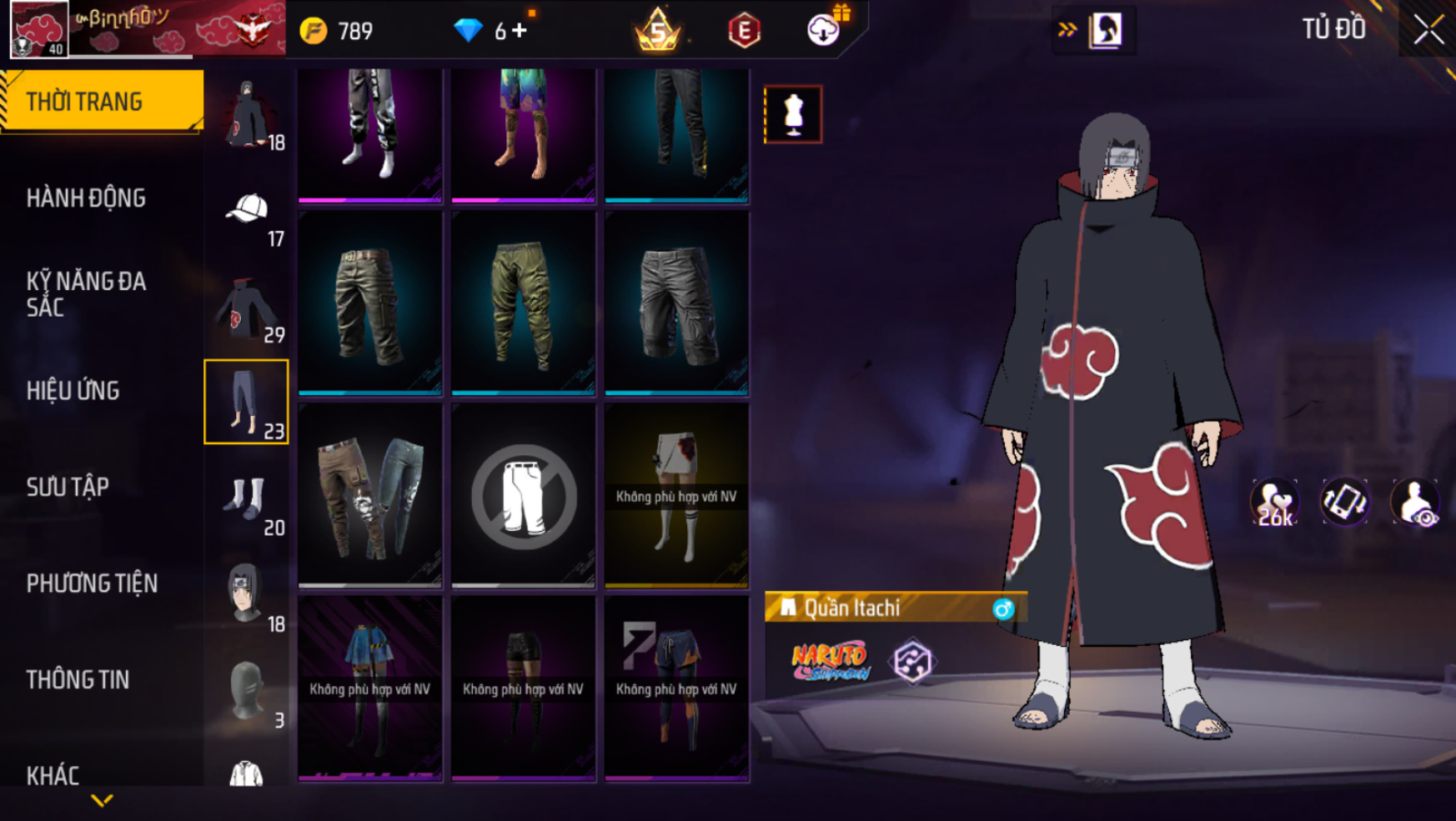1456x821 pixels.
Task: Close the wardrobe screen
Action: point(1428,30)
